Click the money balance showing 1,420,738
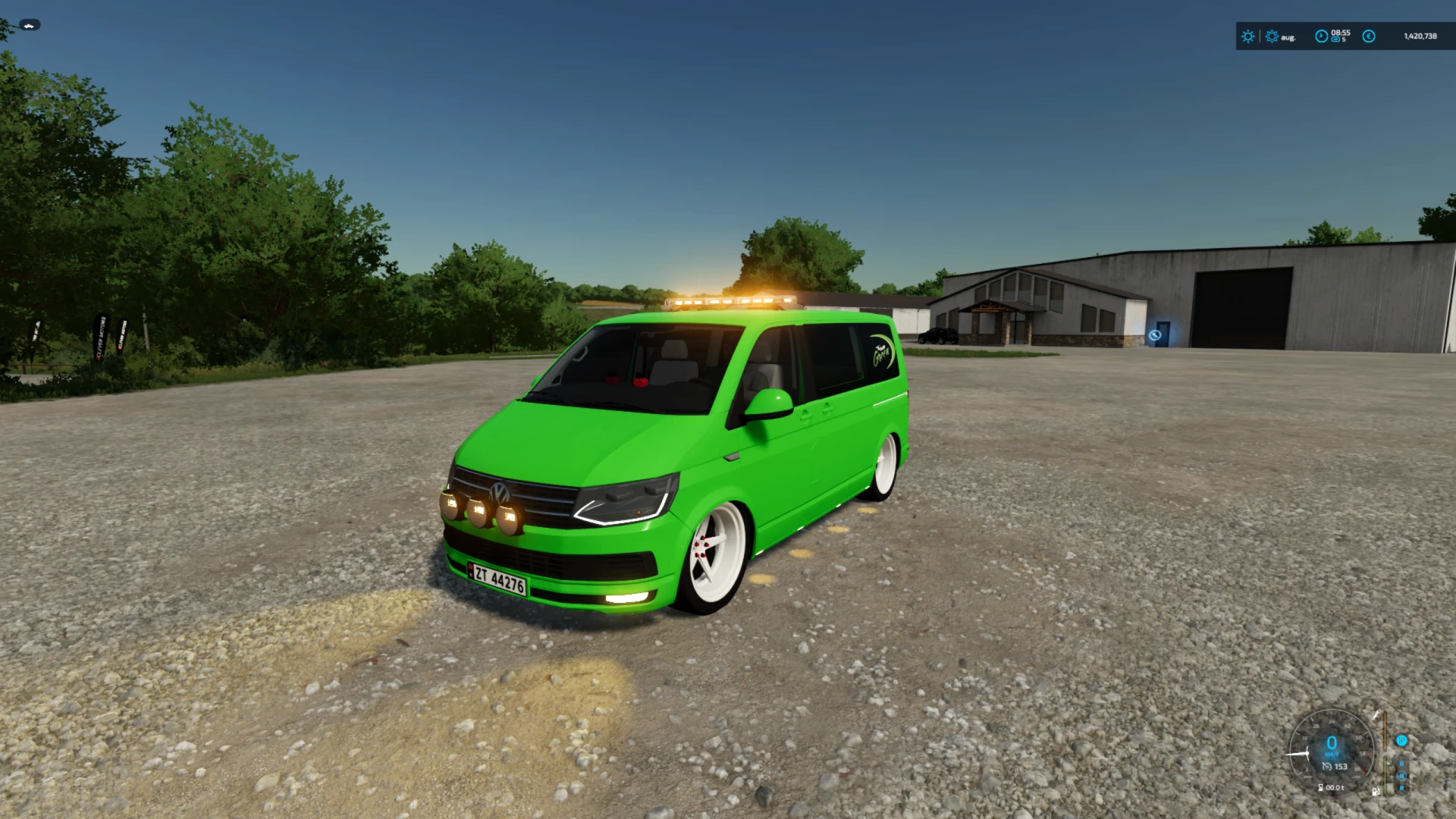The height and width of the screenshot is (819, 1456). pyautogui.click(x=1422, y=36)
